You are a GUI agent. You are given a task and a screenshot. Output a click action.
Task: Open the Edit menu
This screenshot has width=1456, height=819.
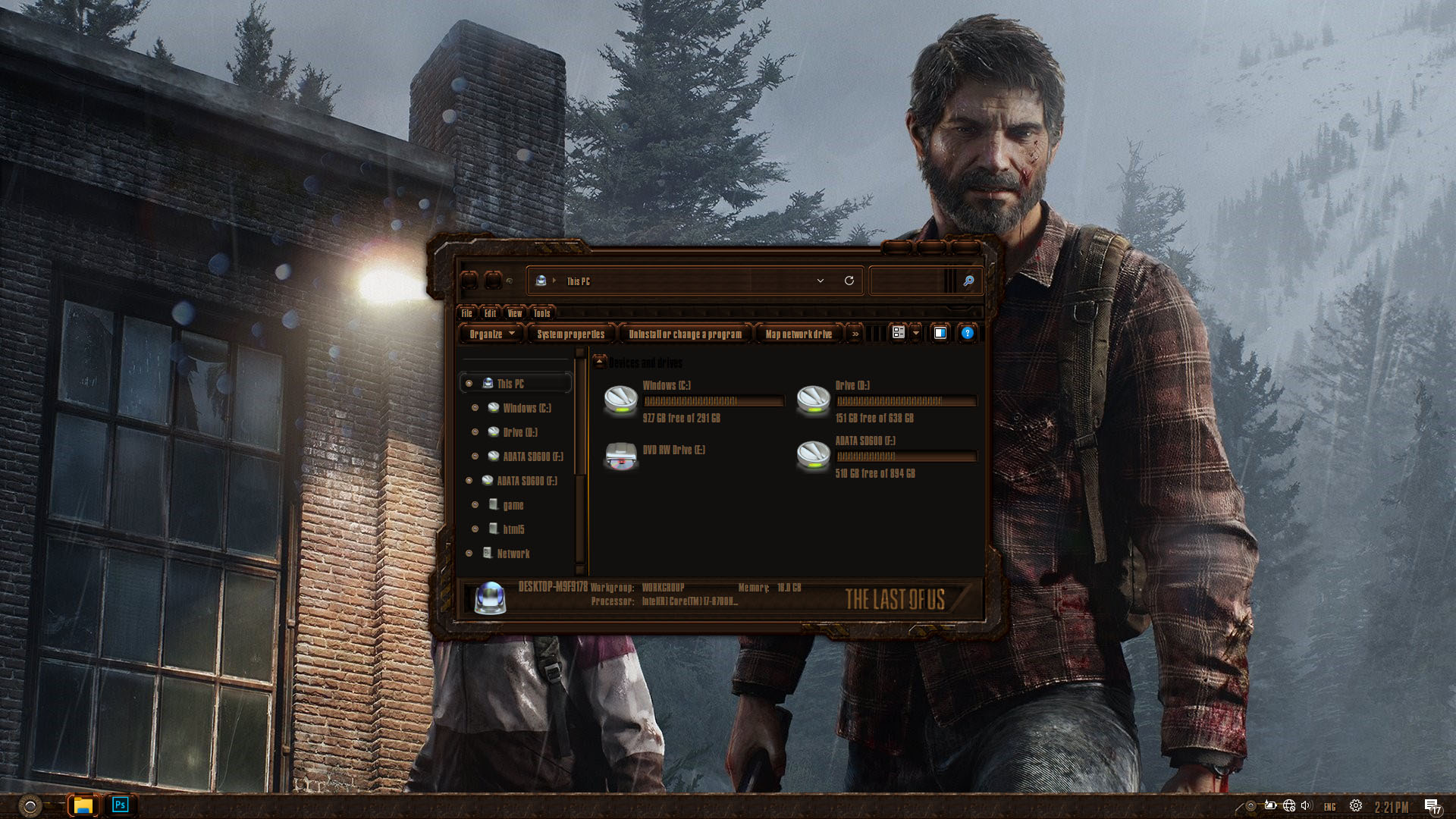tap(490, 313)
